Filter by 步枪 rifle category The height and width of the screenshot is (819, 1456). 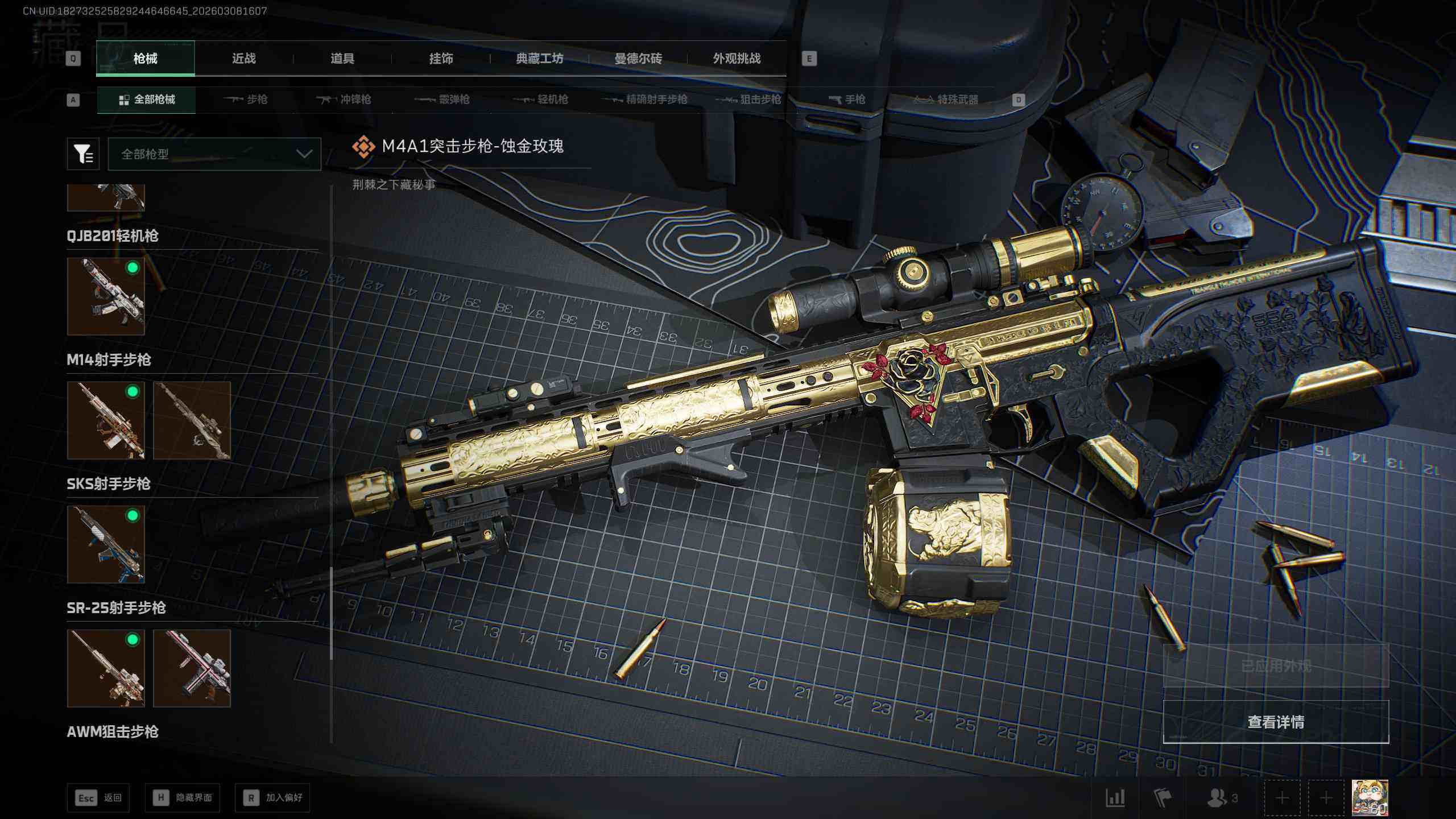click(246, 100)
